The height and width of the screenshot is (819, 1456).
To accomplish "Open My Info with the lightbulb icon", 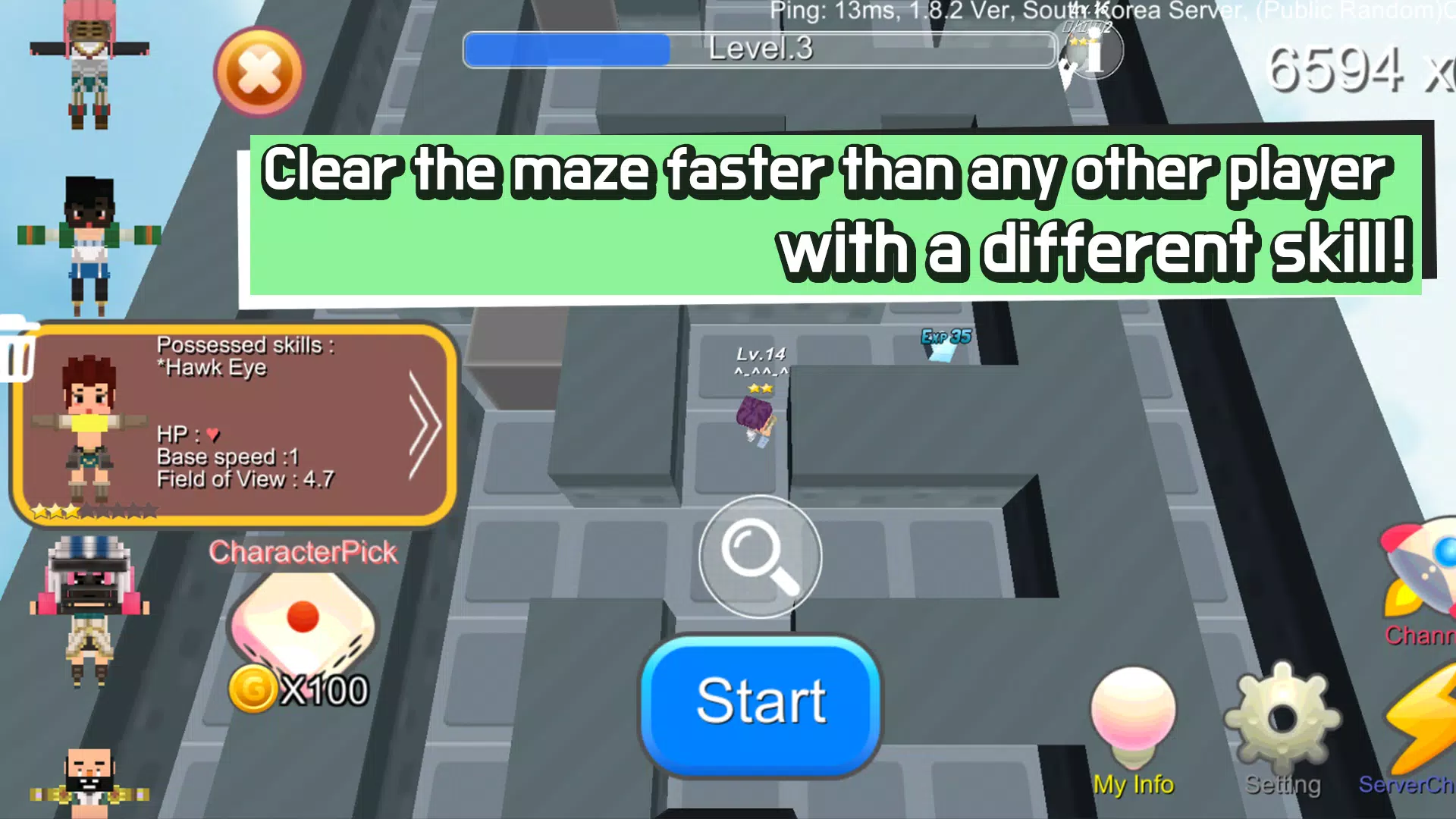I will click(1133, 720).
